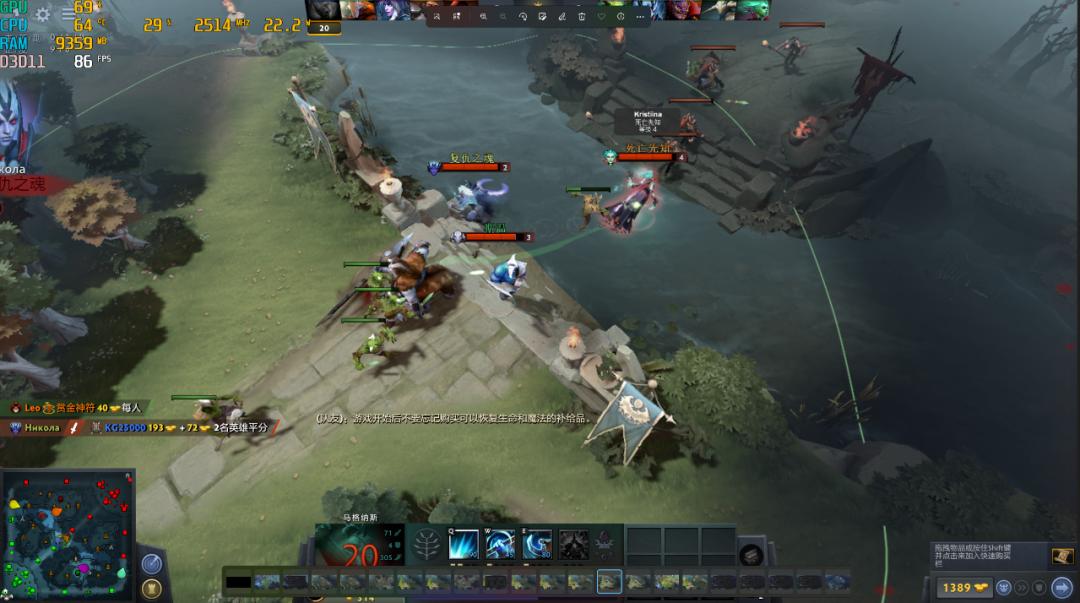1080x603 pixels.
Task: Select the dark ultimate ability icon
Action: tap(573, 545)
